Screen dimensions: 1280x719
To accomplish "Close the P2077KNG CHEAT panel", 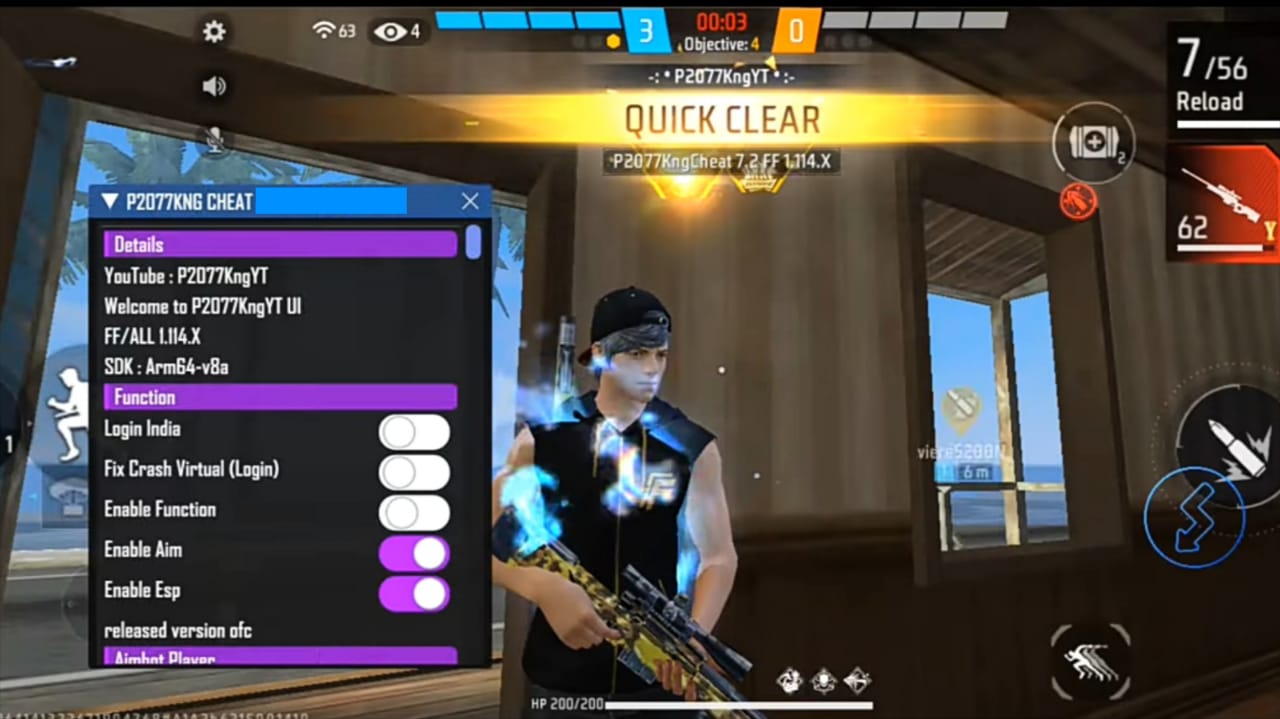I will coord(470,201).
